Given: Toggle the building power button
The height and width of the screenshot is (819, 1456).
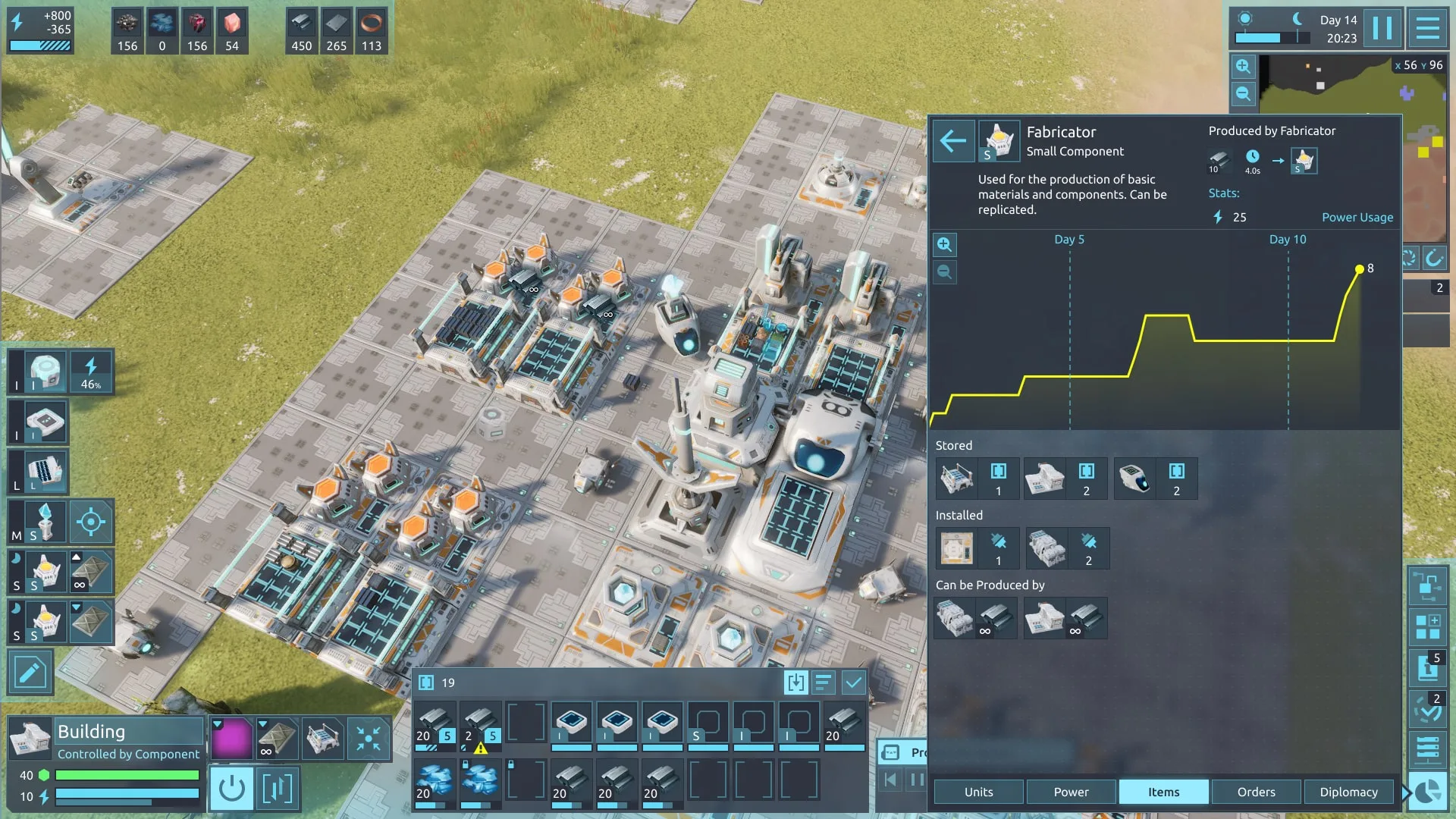Looking at the screenshot, I should point(231,789).
